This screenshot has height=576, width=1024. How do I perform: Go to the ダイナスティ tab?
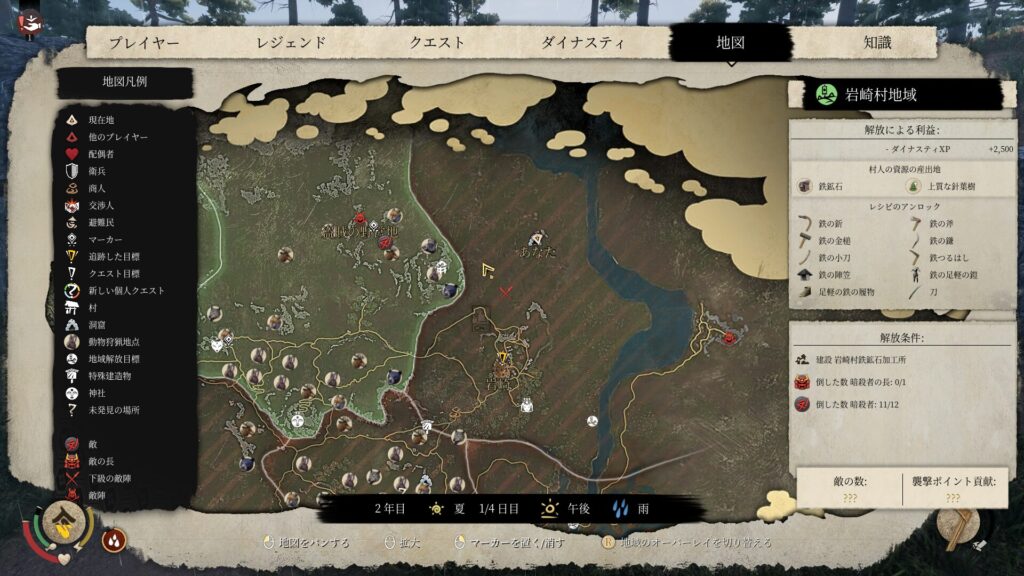[x=583, y=43]
